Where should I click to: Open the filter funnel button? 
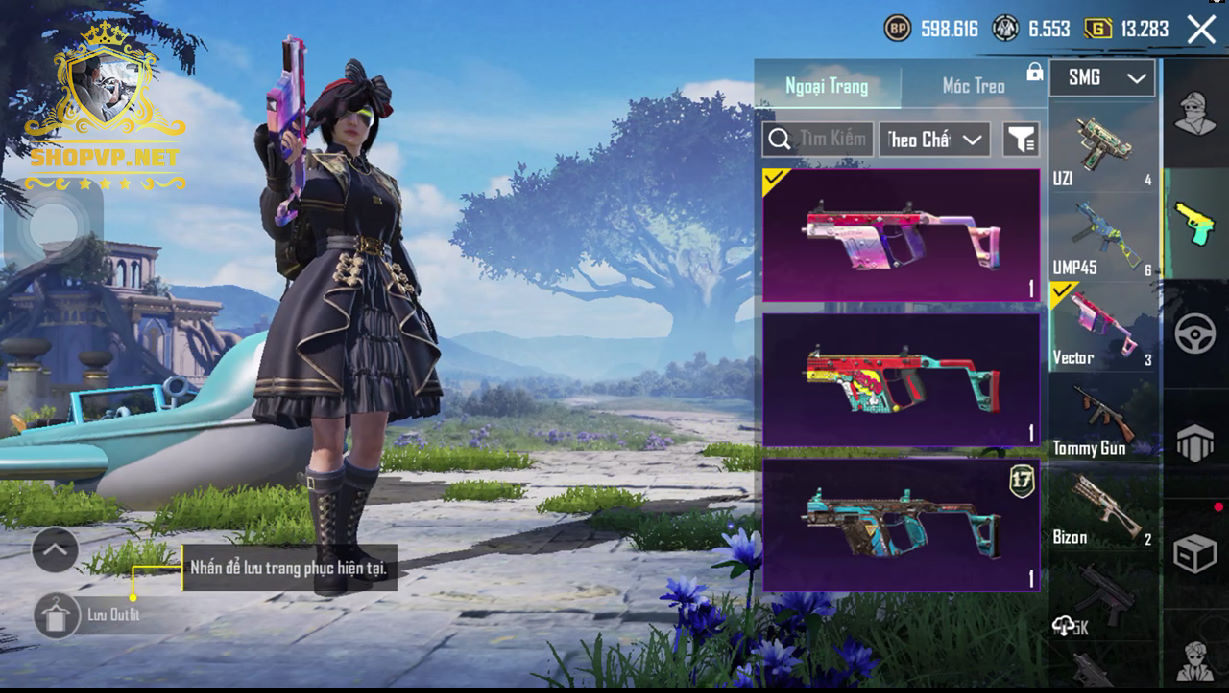pyautogui.click(x=1021, y=140)
